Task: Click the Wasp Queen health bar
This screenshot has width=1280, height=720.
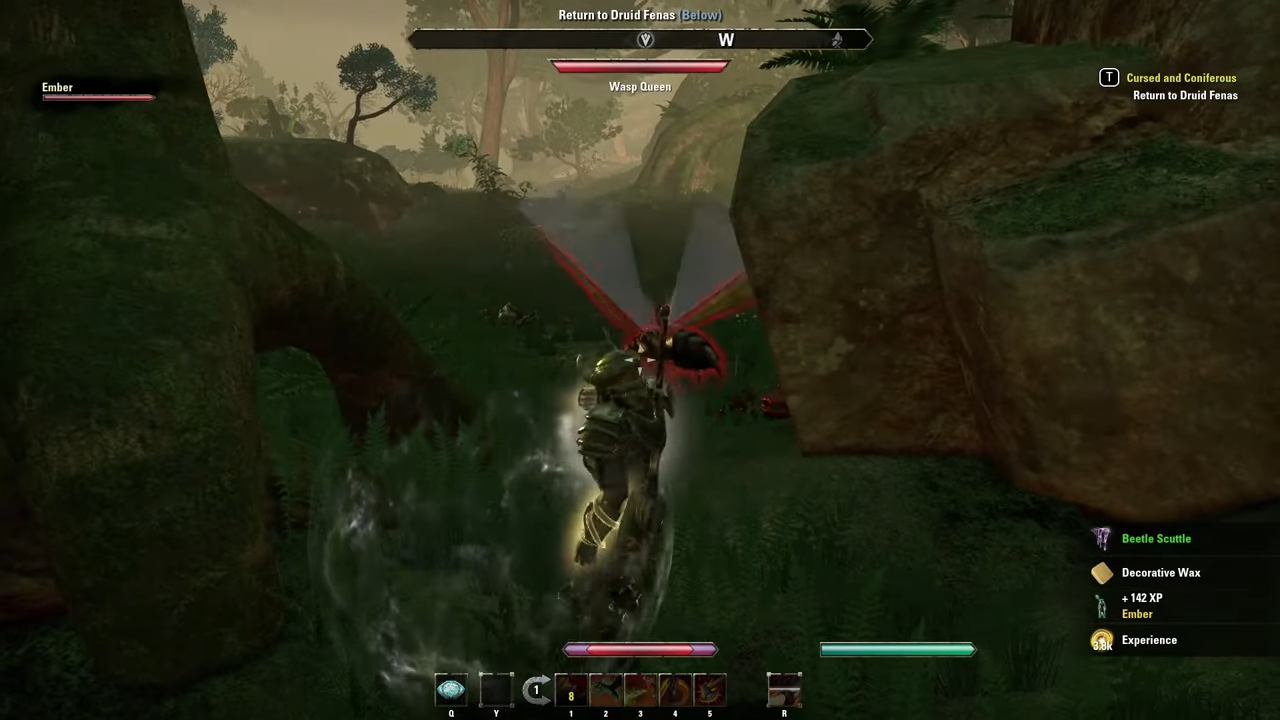Action: tap(640, 66)
